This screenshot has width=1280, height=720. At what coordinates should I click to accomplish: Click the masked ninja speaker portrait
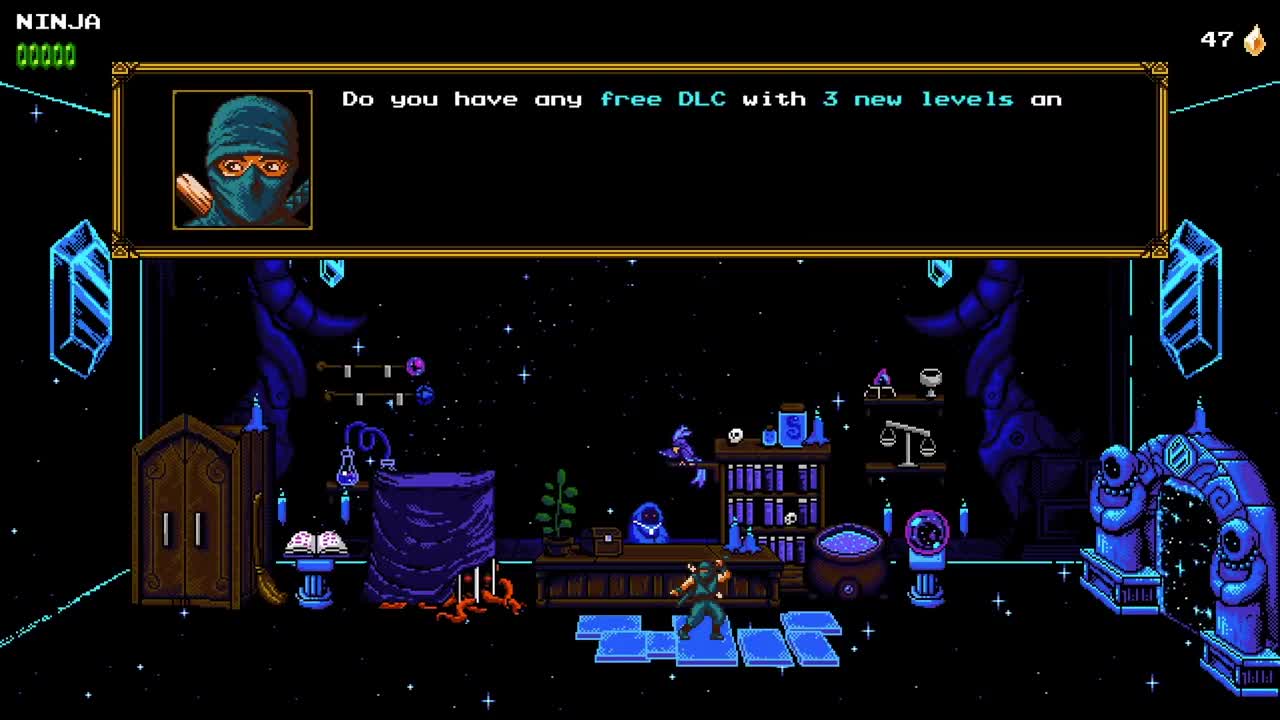(242, 160)
